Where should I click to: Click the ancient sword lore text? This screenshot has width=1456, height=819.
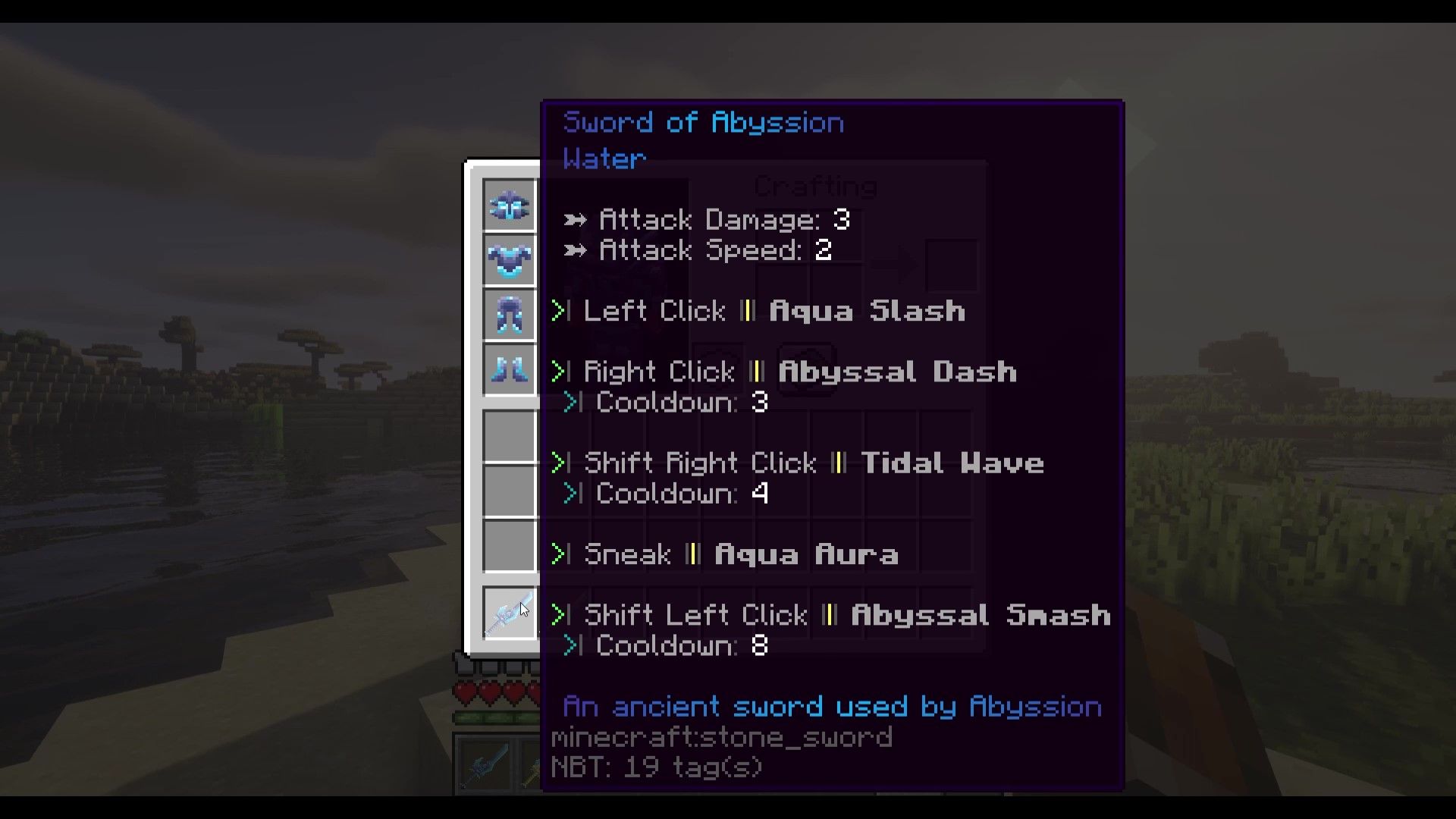click(831, 705)
